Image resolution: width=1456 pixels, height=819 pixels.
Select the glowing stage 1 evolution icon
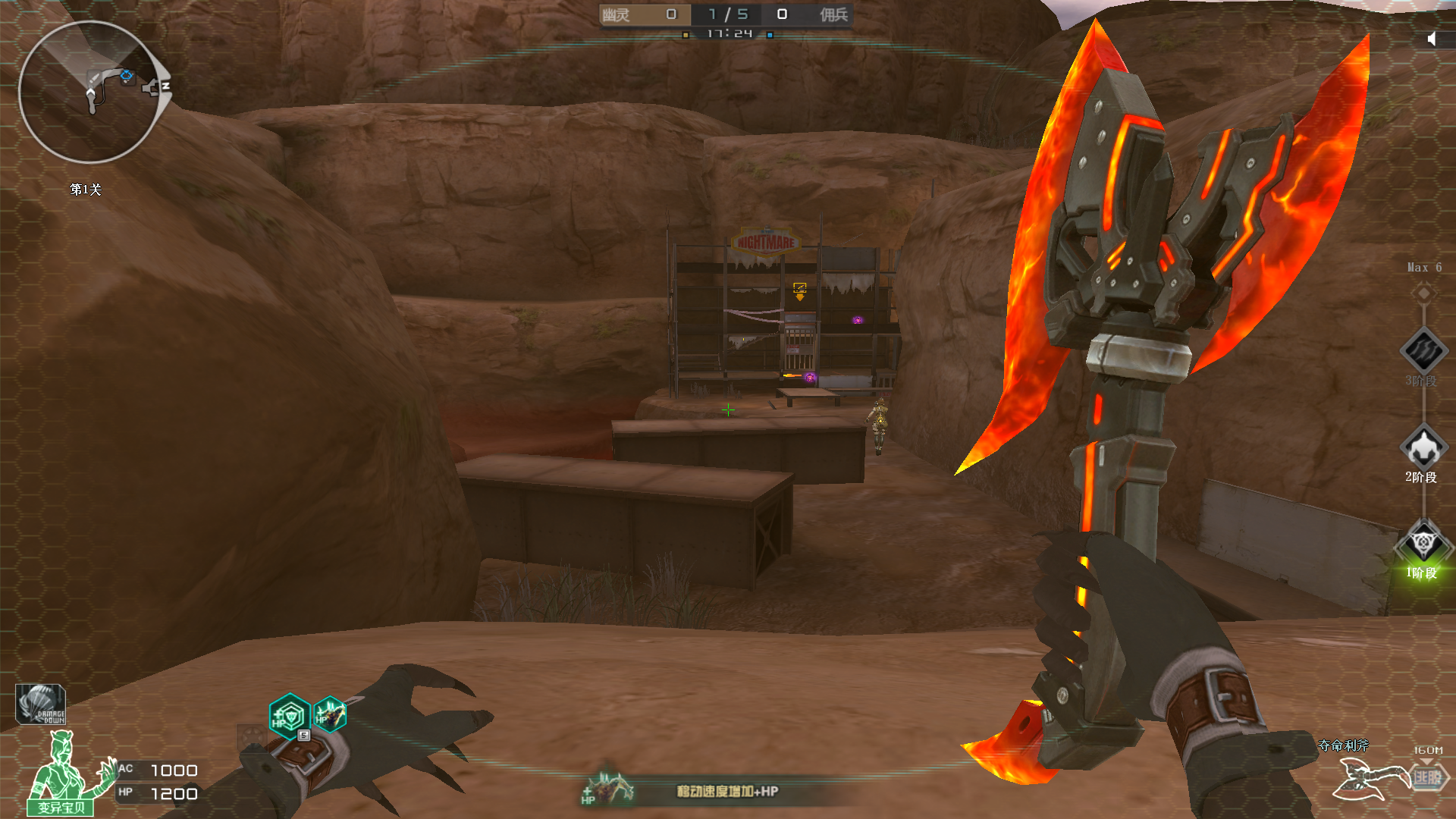click(1423, 542)
